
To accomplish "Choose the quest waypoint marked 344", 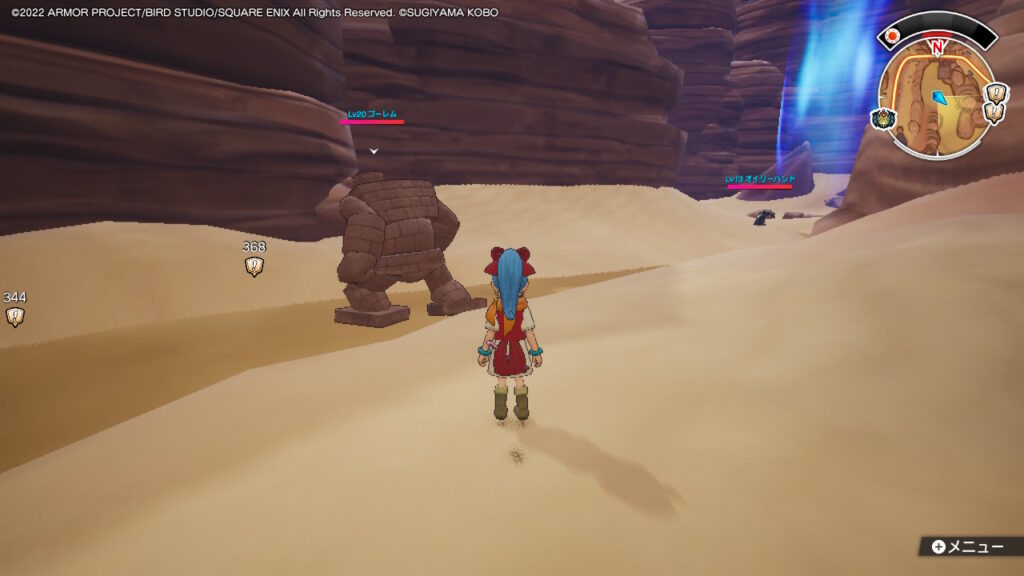I will pos(15,317).
